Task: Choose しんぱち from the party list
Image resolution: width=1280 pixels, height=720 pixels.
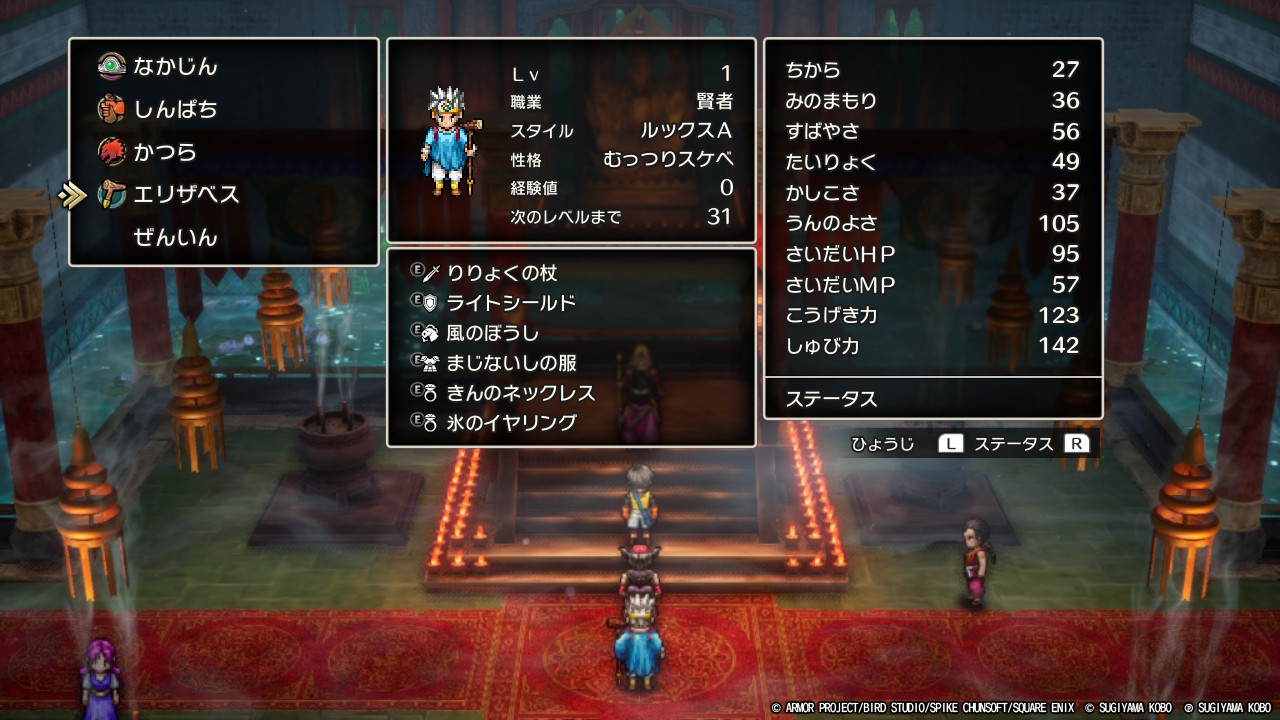Action: [175, 109]
